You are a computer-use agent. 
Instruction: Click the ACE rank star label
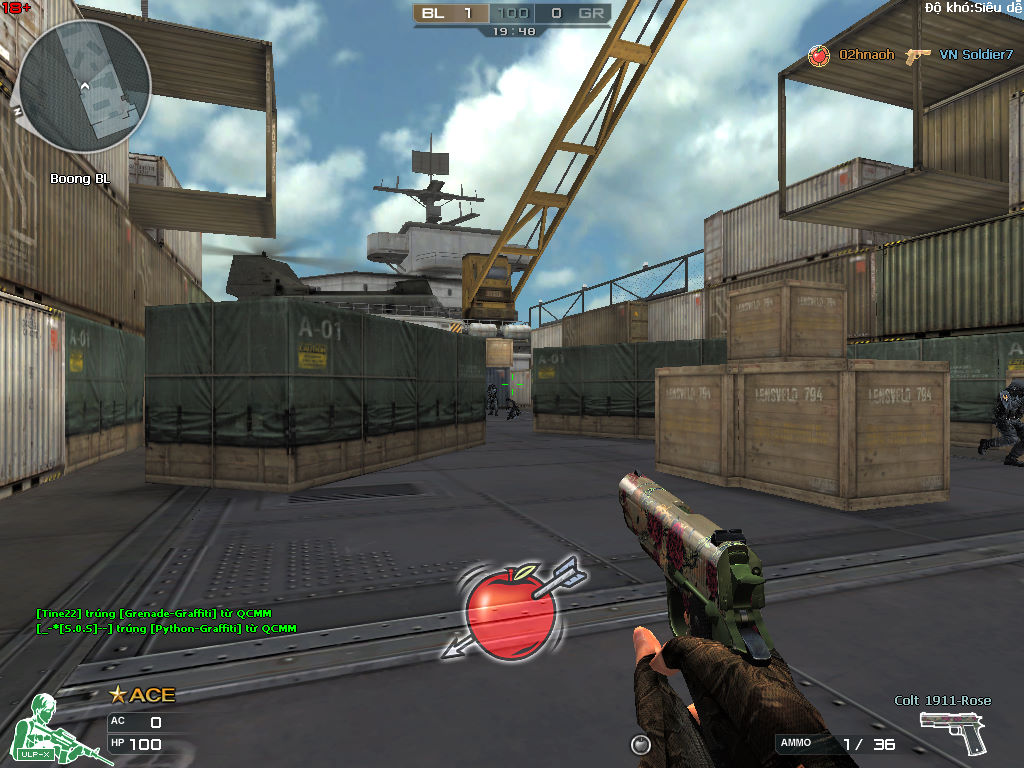[142, 695]
